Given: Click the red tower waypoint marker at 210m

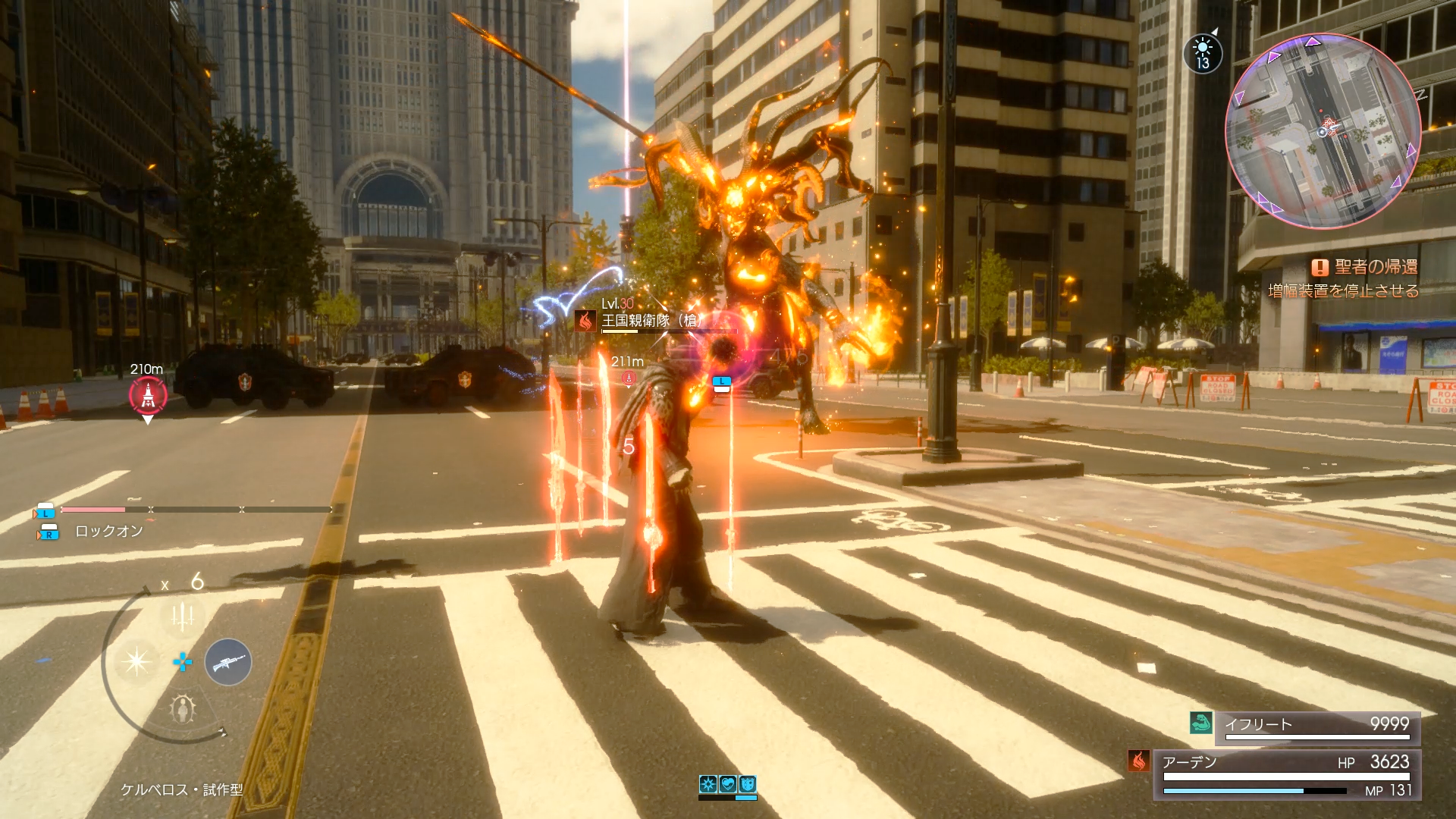Looking at the screenshot, I should [x=148, y=394].
